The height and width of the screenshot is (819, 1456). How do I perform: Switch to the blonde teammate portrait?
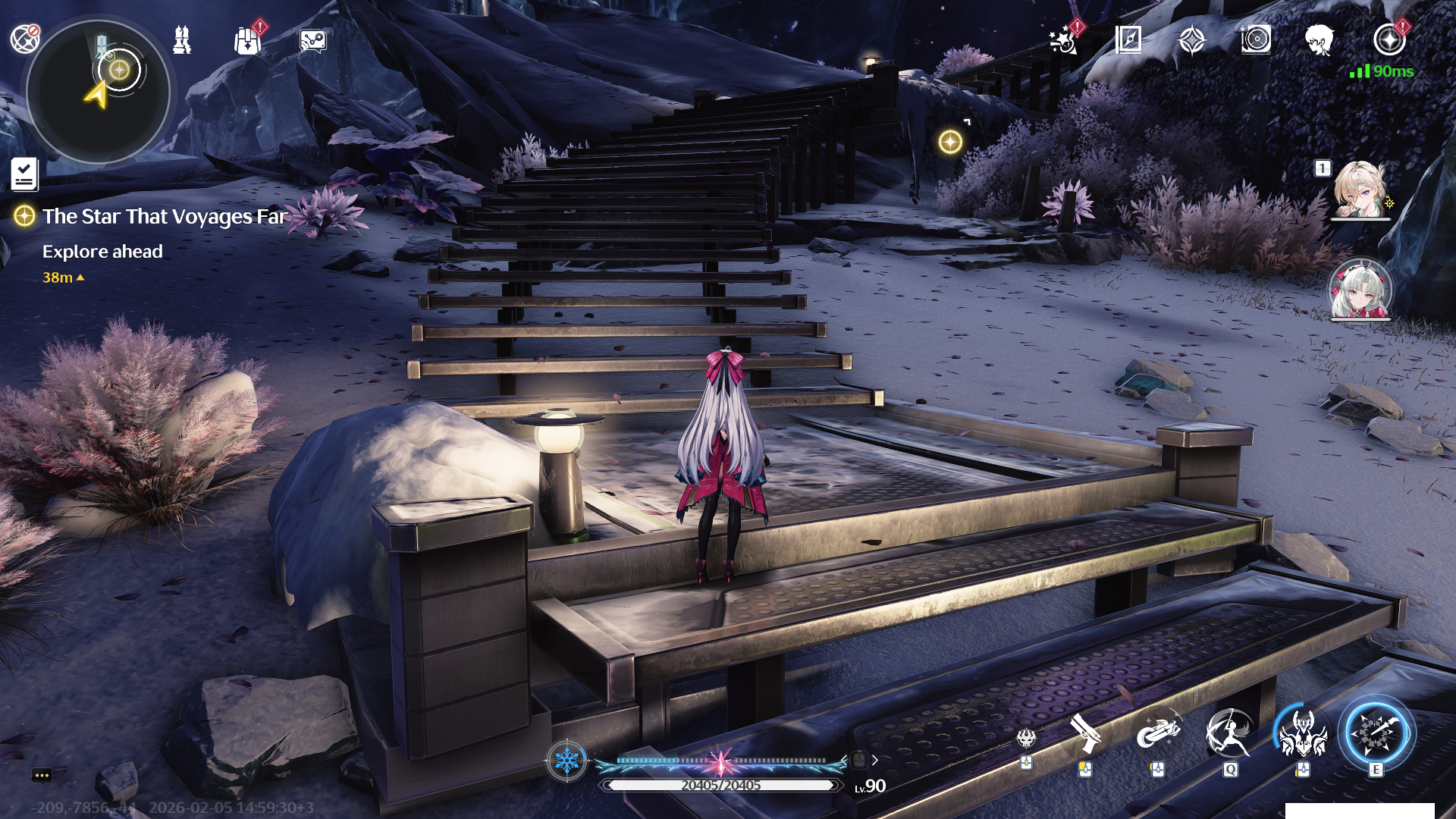click(x=1360, y=190)
